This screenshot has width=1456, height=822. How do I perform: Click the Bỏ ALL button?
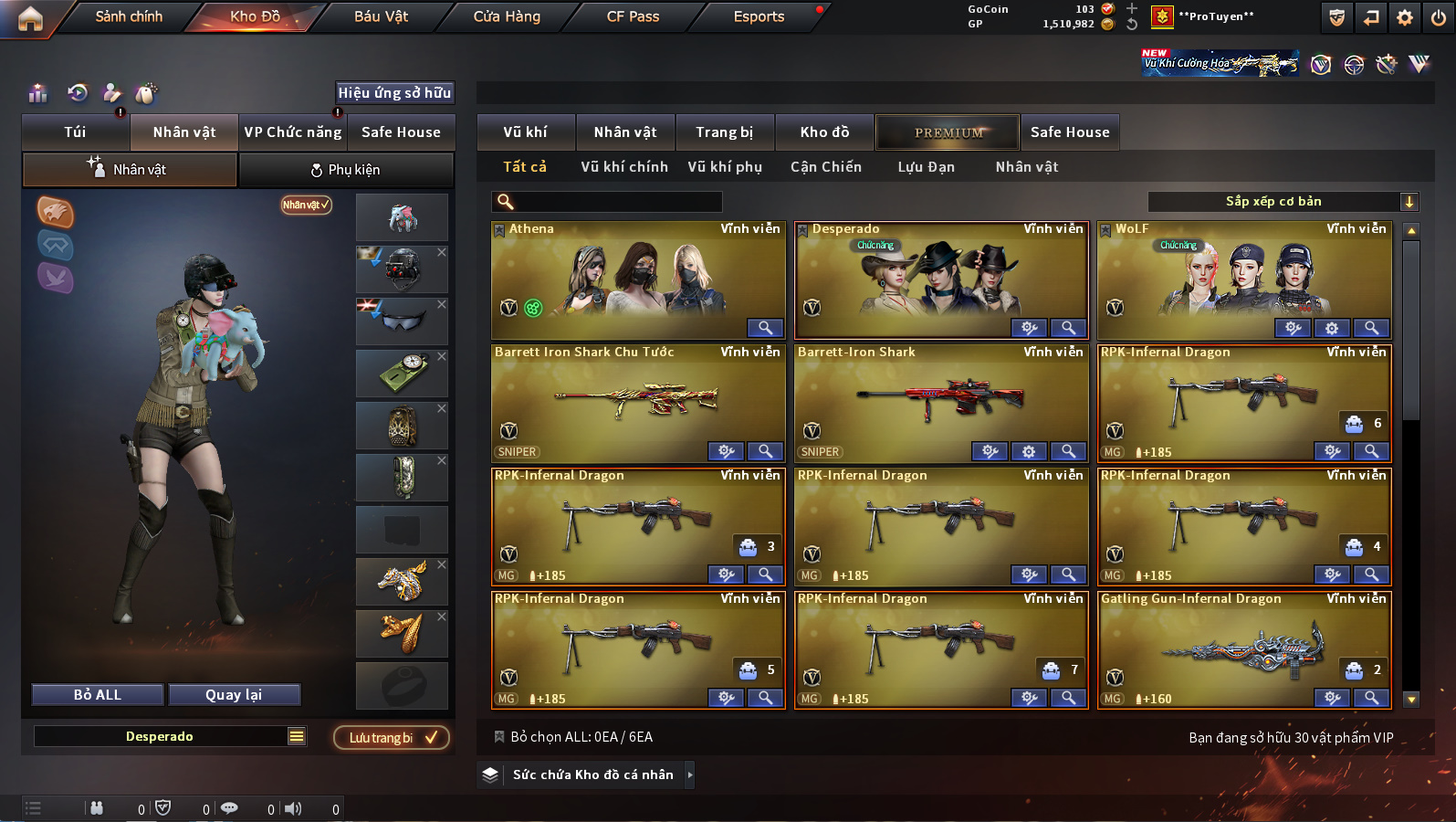(98, 695)
